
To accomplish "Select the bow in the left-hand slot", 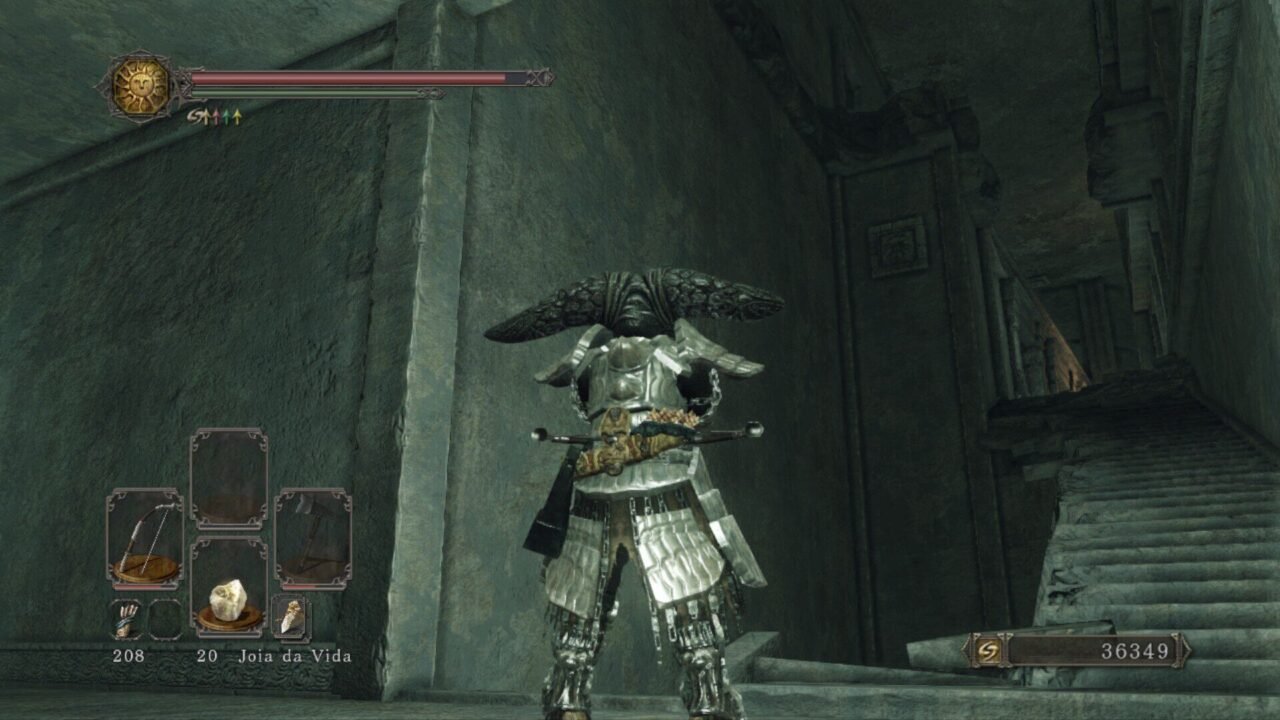I will point(145,538).
